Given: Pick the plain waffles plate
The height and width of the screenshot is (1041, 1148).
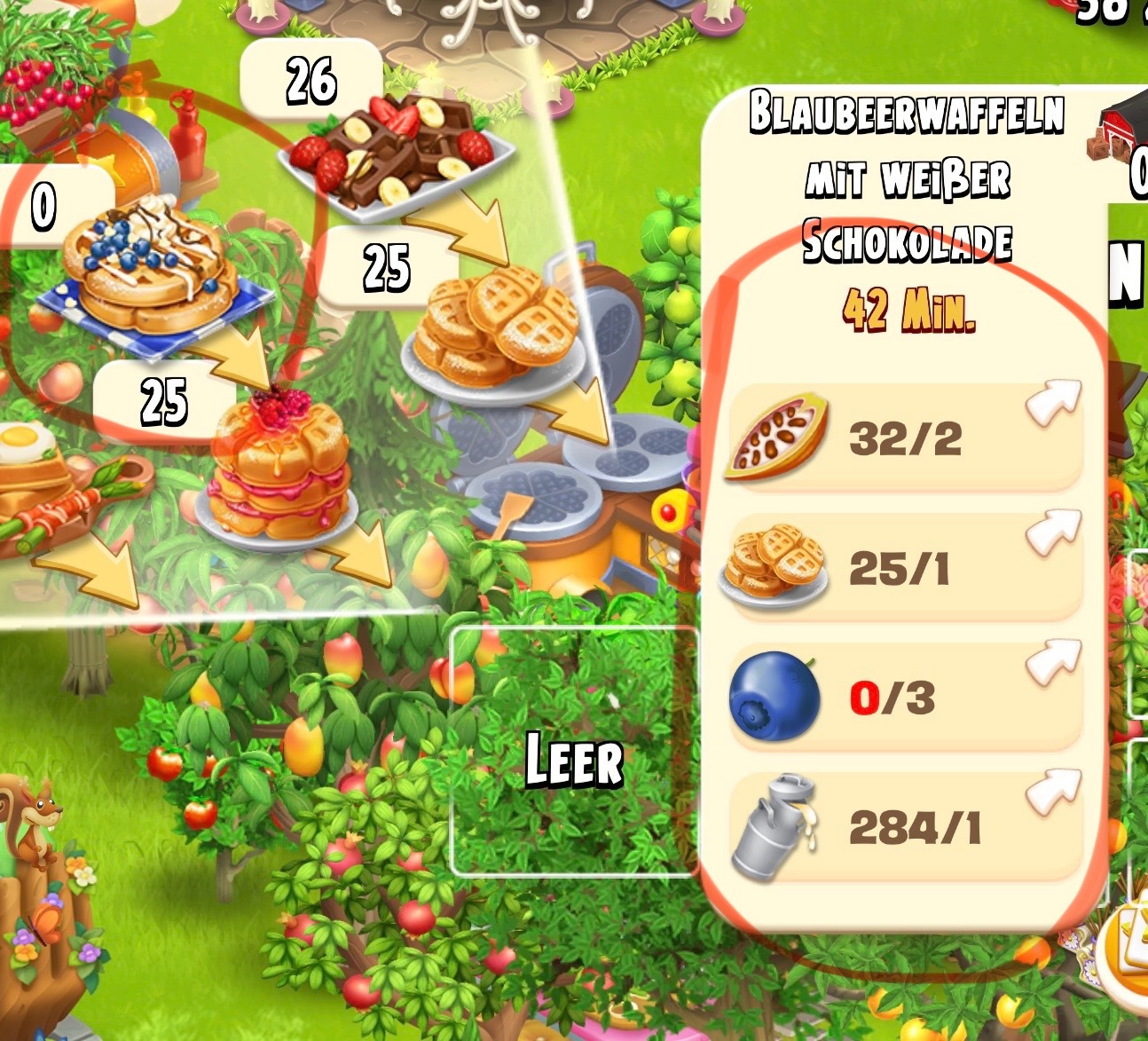Looking at the screenshot, I should [x=493, y=328].
